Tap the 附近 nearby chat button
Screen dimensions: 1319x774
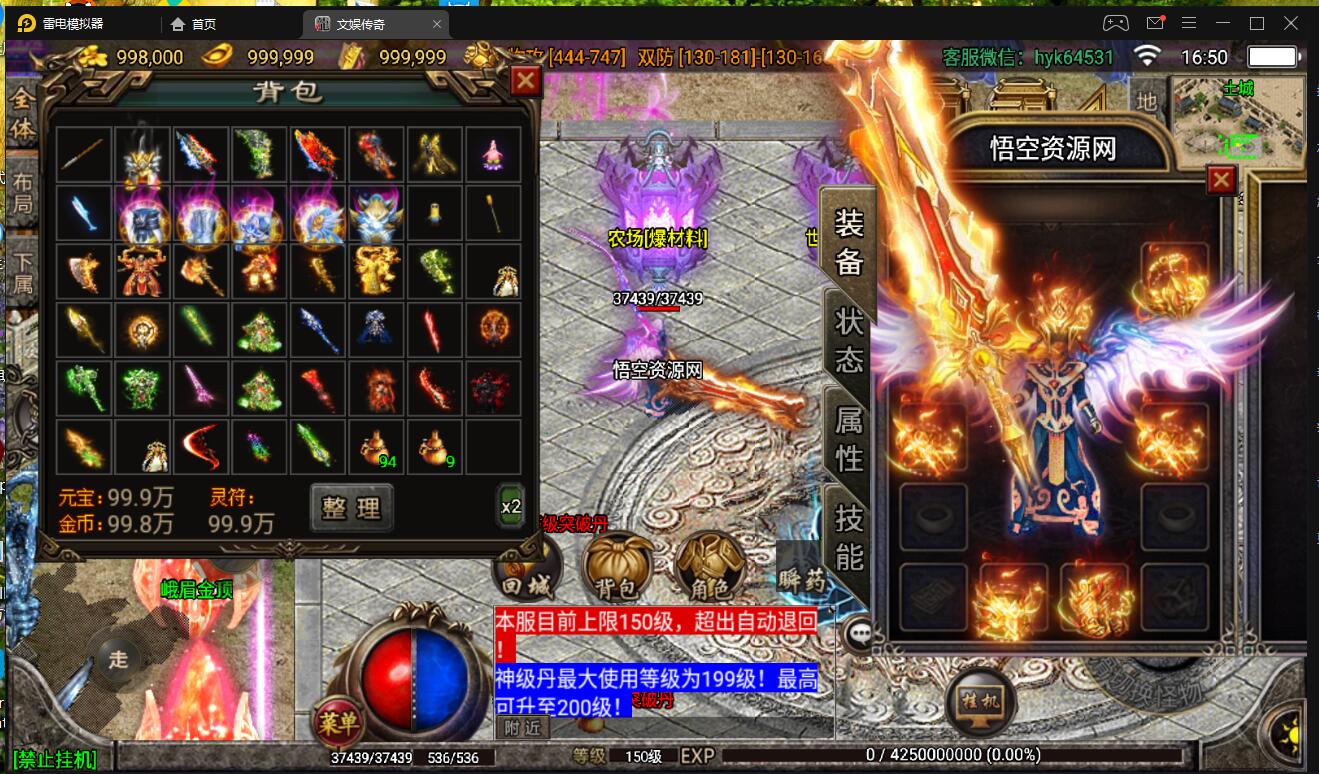point(522,728)
